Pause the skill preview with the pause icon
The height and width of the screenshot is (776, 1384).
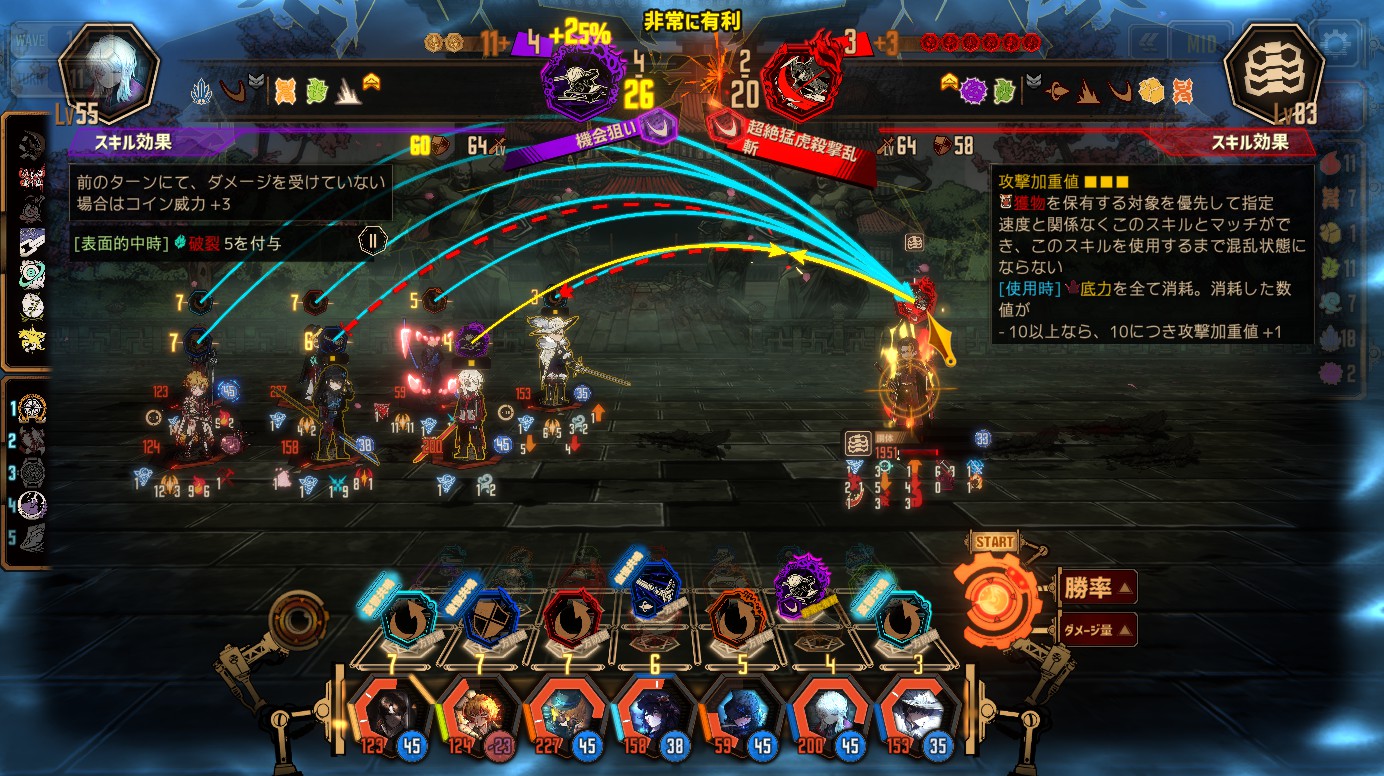(371, 240)
